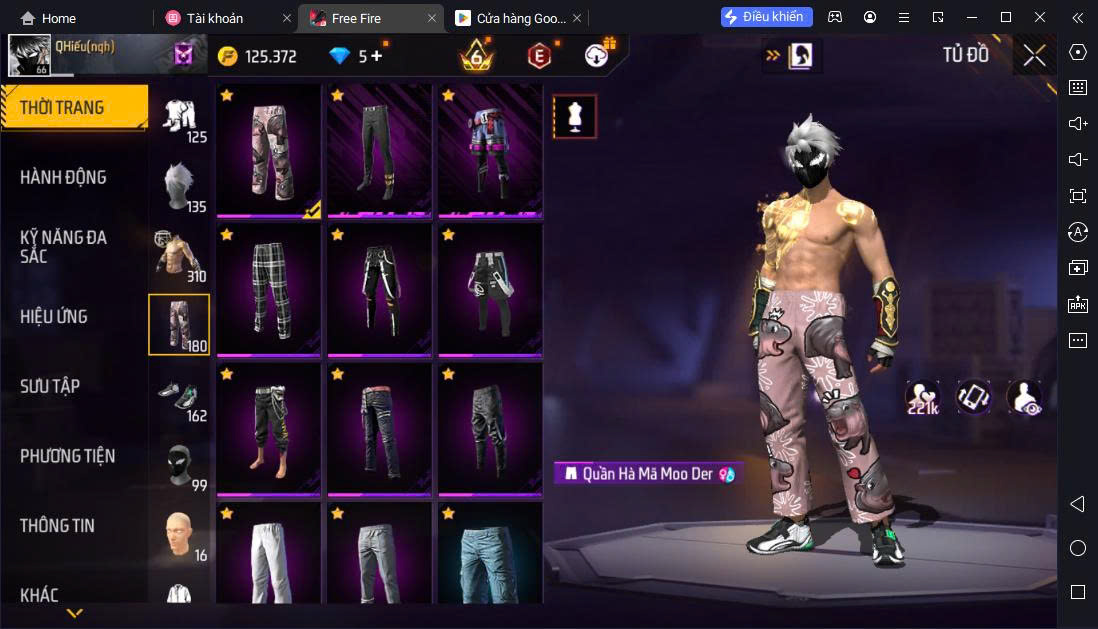Switch to the Cửa hàng Google Play tab

tap(512, 18)
